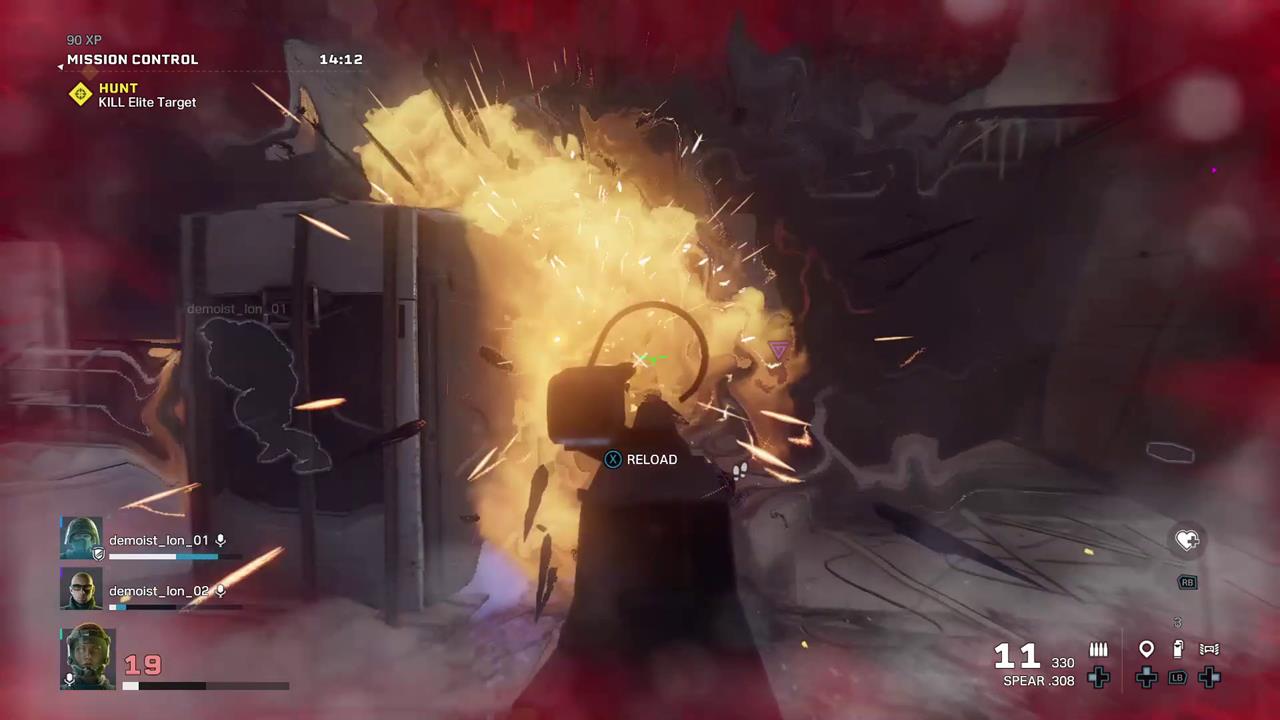Use the ping location marker icon
This screenshot has height=720, width=1280.
point(1146,650)
